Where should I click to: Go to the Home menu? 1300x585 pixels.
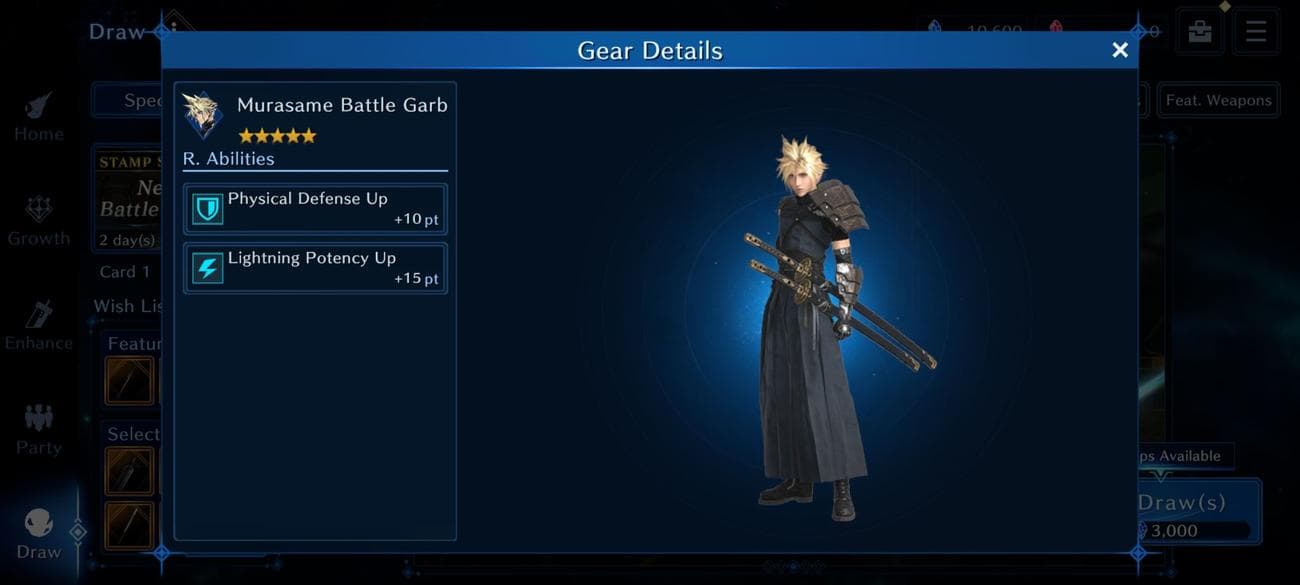(39, 116)
